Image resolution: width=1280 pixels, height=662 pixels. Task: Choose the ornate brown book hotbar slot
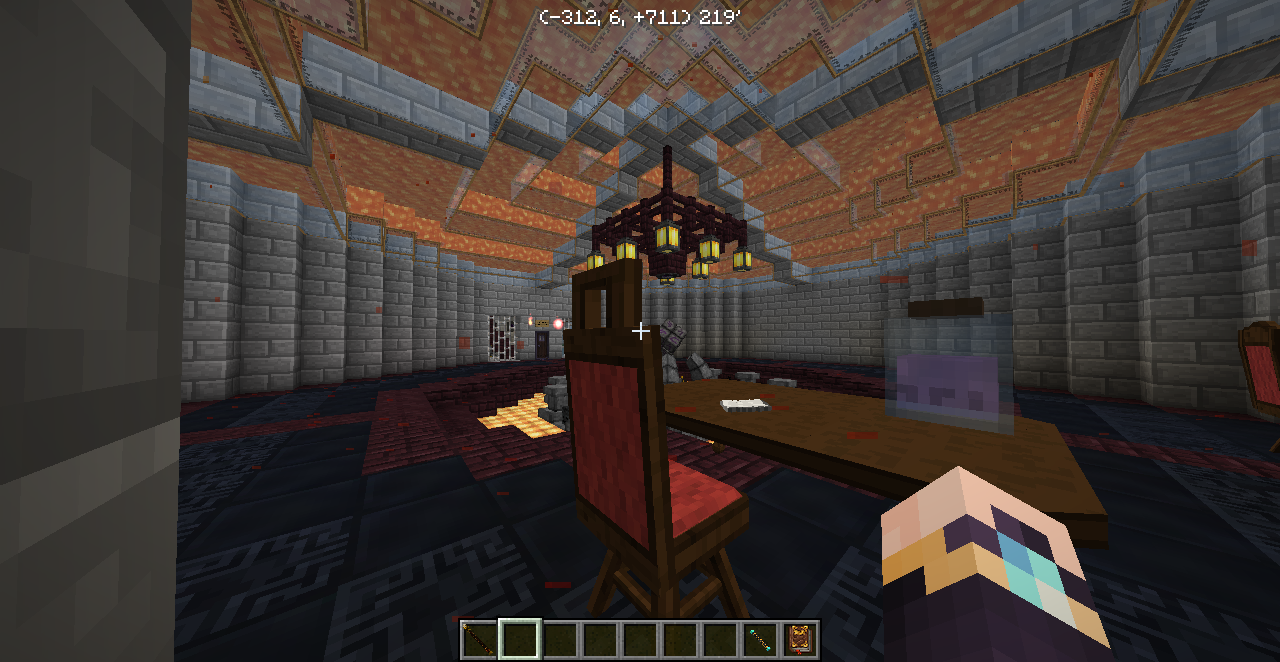[800, 639]
